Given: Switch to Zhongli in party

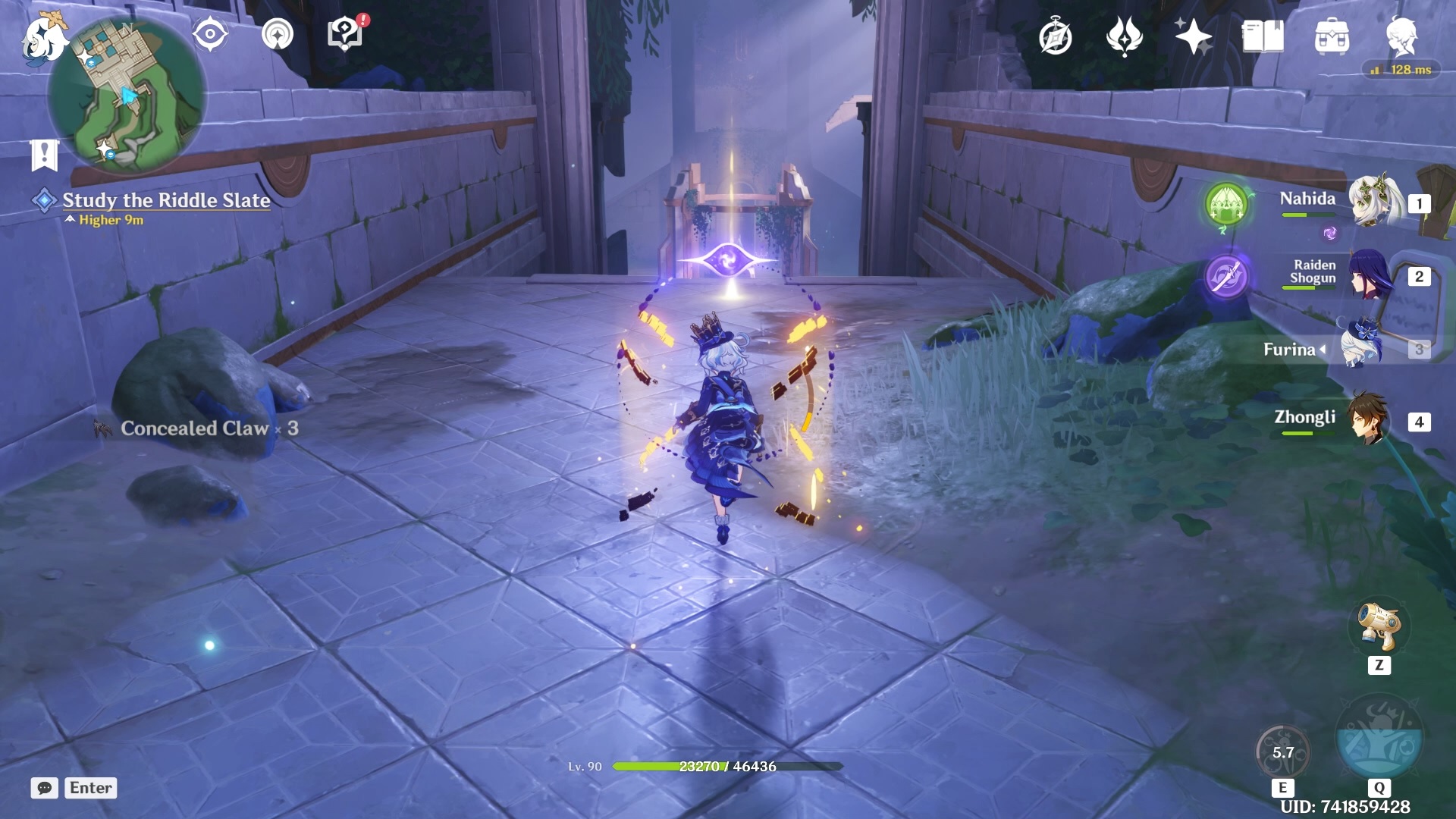Looking at the screenshot, I should coord(1368,419).
